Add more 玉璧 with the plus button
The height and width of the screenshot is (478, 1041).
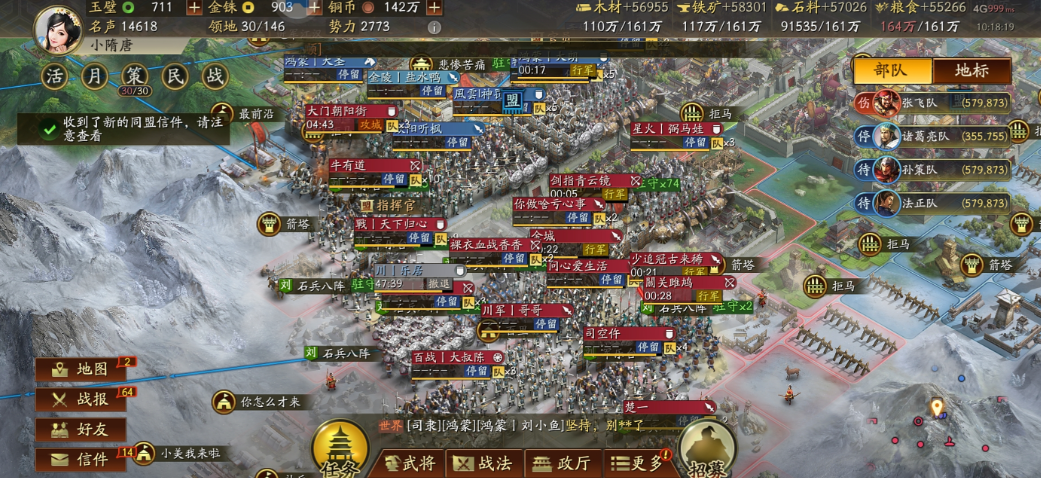coord(192,7)
